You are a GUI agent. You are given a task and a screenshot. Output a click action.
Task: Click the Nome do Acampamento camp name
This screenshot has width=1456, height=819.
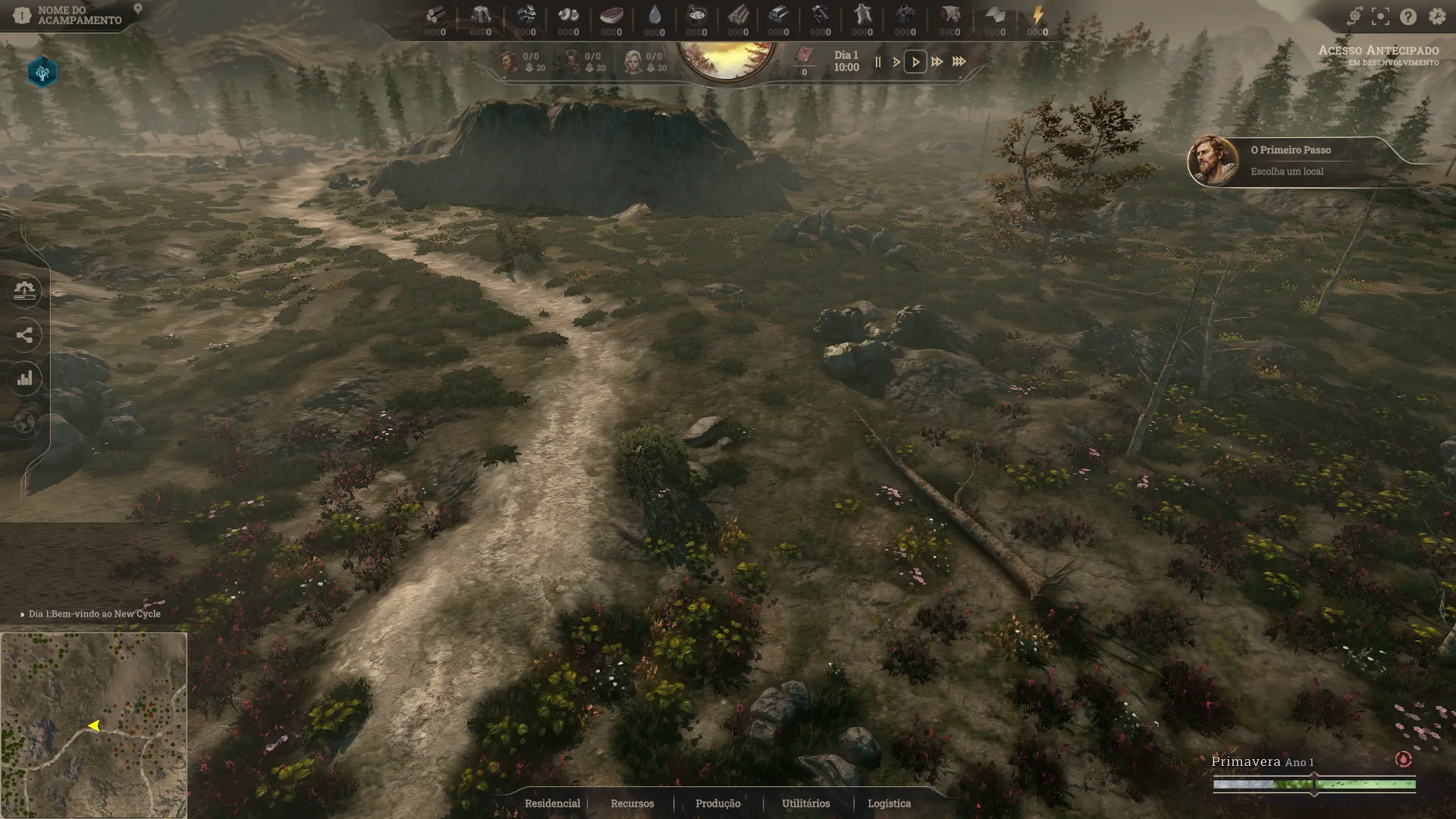[79, 15]
